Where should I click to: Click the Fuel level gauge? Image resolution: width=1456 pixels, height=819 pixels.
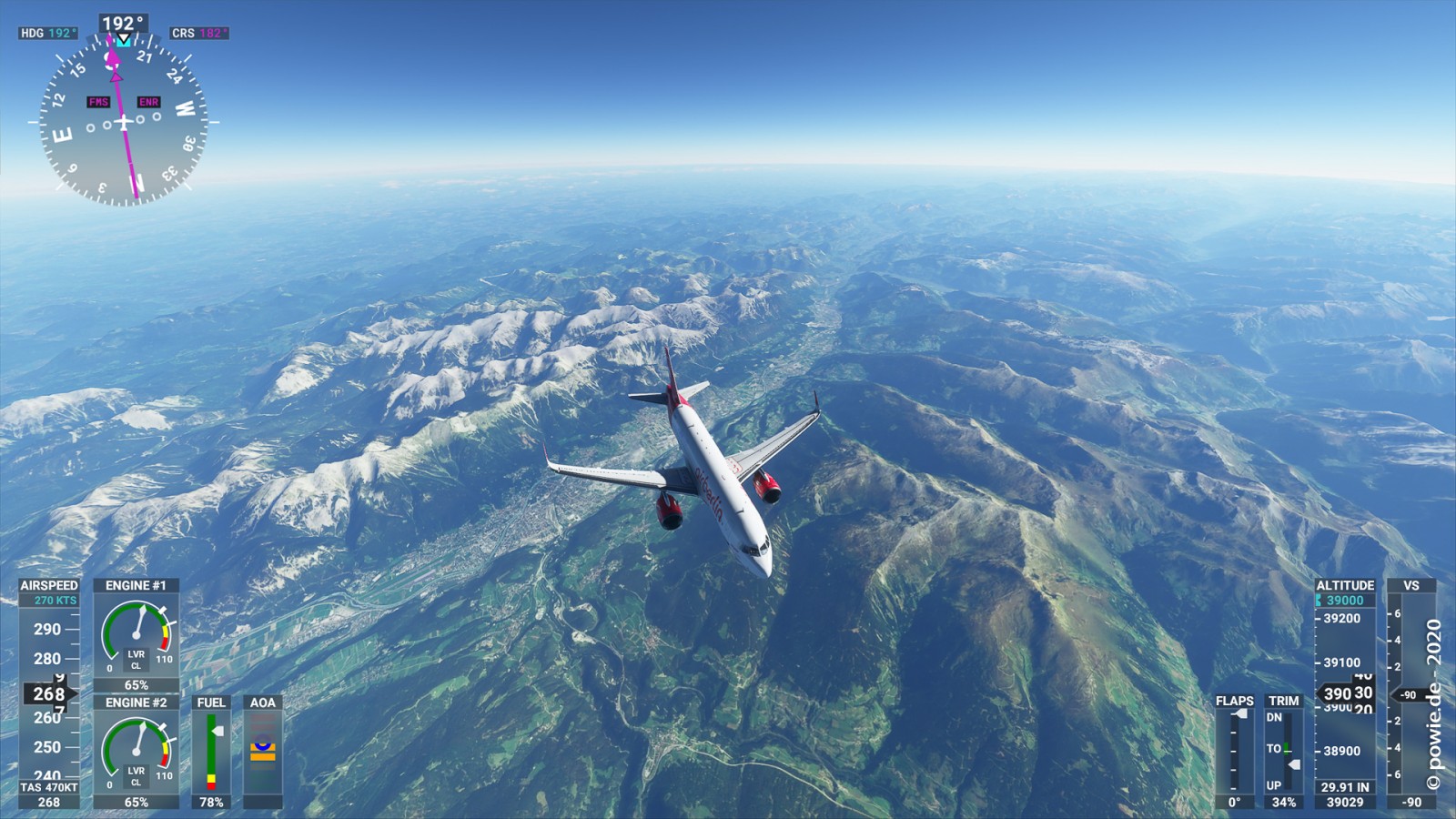coord(211,752)
